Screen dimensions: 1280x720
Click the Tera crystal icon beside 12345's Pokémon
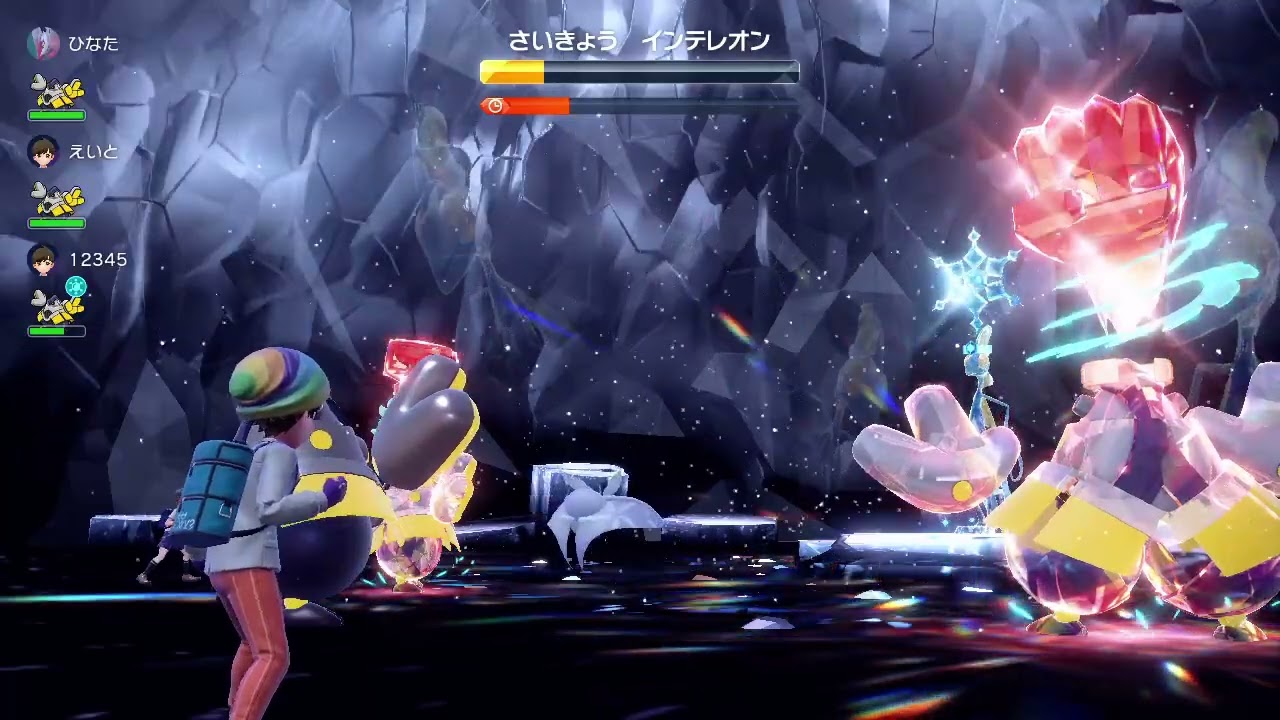pyautogui.click(x=73, y=284)
